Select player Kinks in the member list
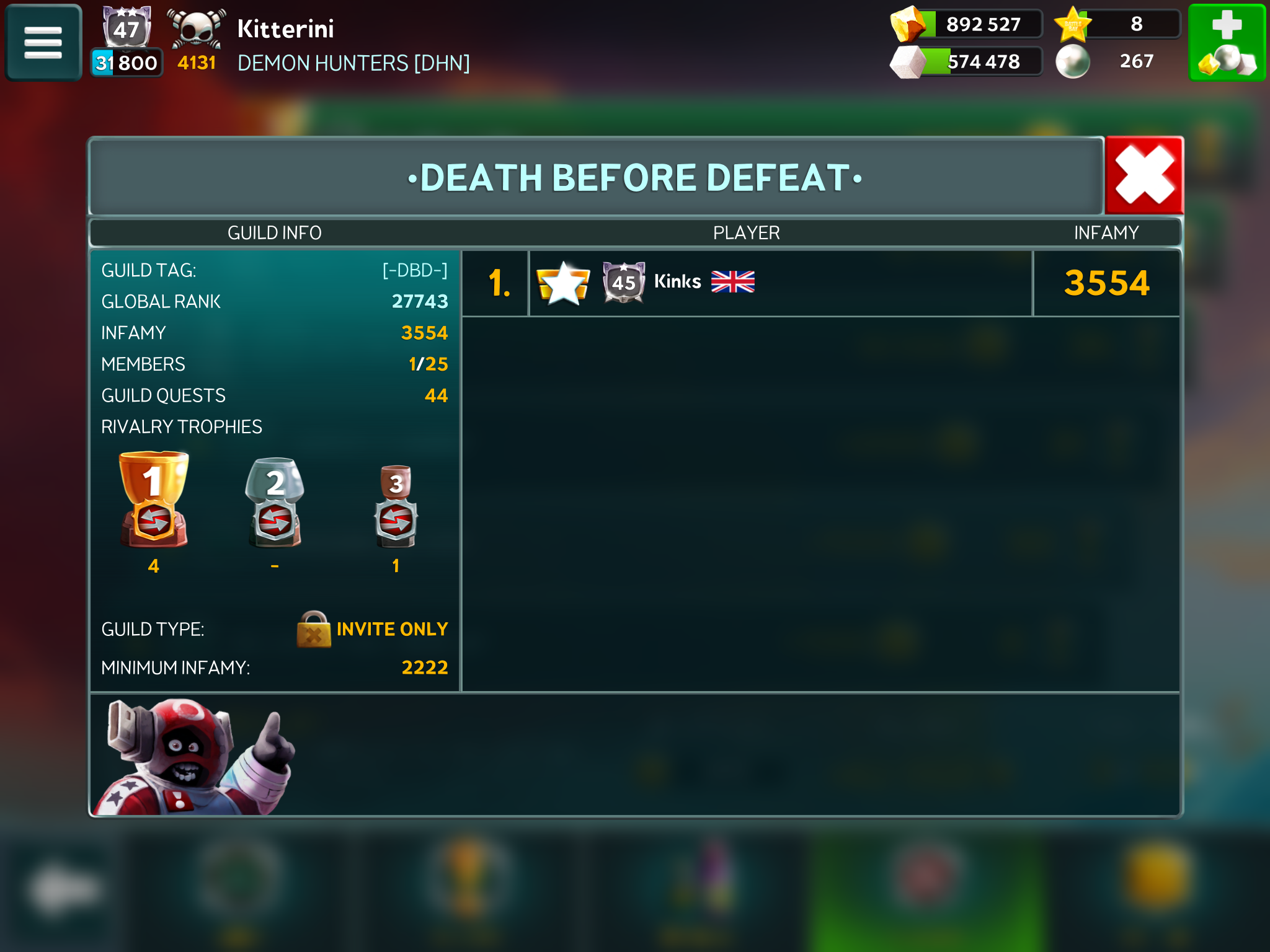 coord(677,283)
